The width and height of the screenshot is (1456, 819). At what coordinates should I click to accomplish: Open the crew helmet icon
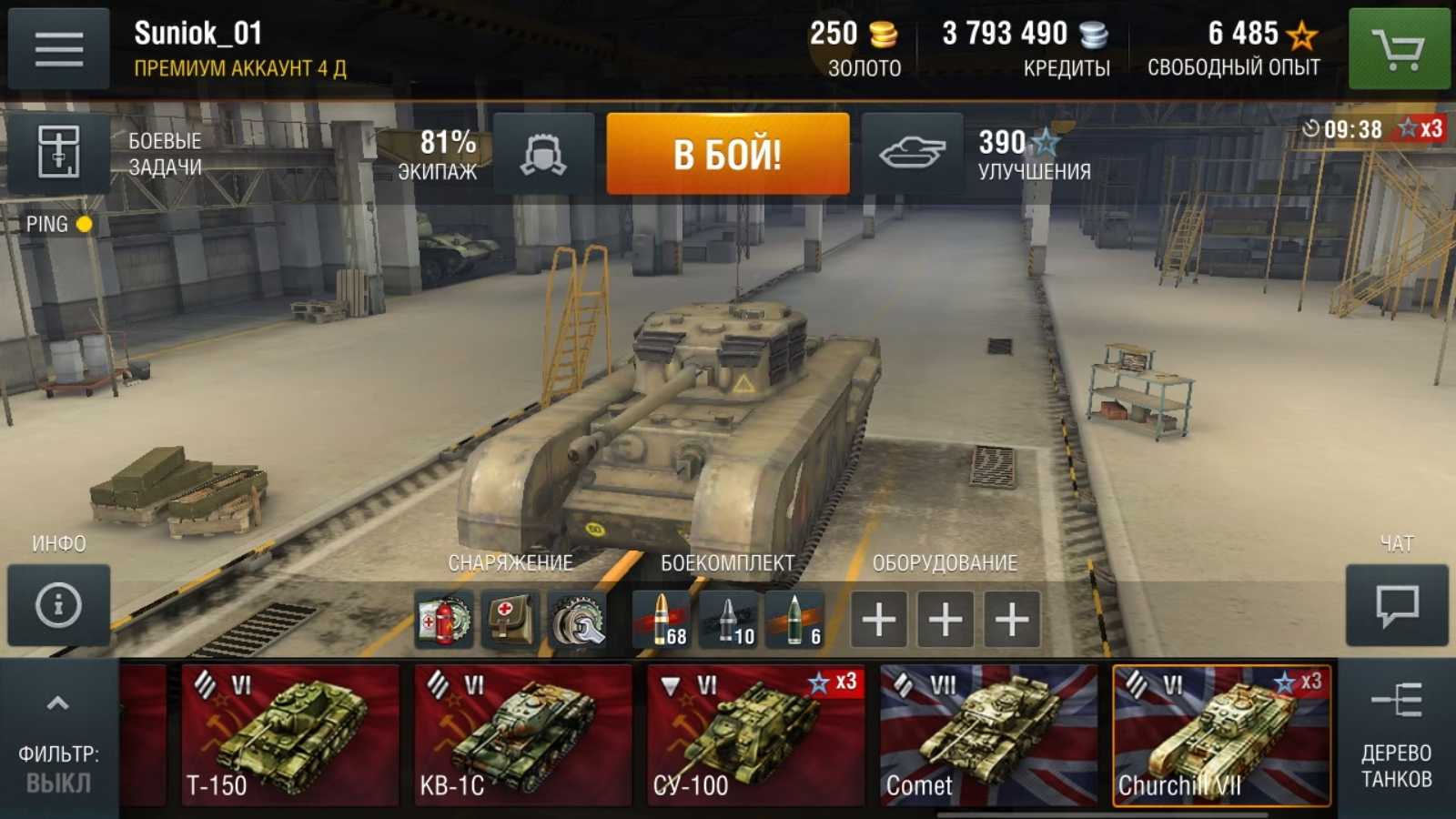(x=543, y=154)
